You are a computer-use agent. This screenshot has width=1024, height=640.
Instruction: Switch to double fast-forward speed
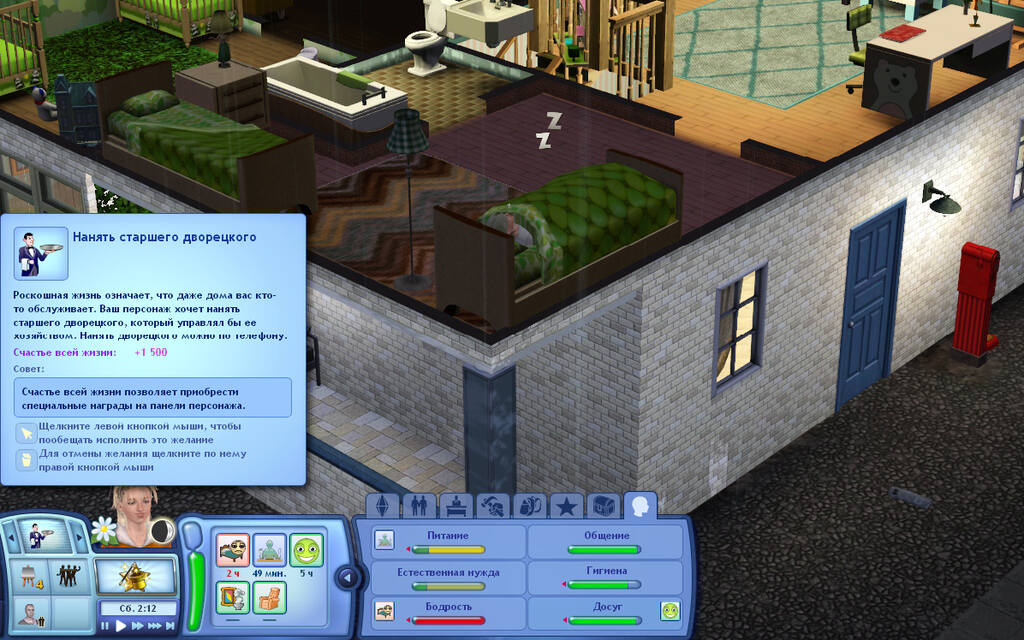click(x=139, y=626)
